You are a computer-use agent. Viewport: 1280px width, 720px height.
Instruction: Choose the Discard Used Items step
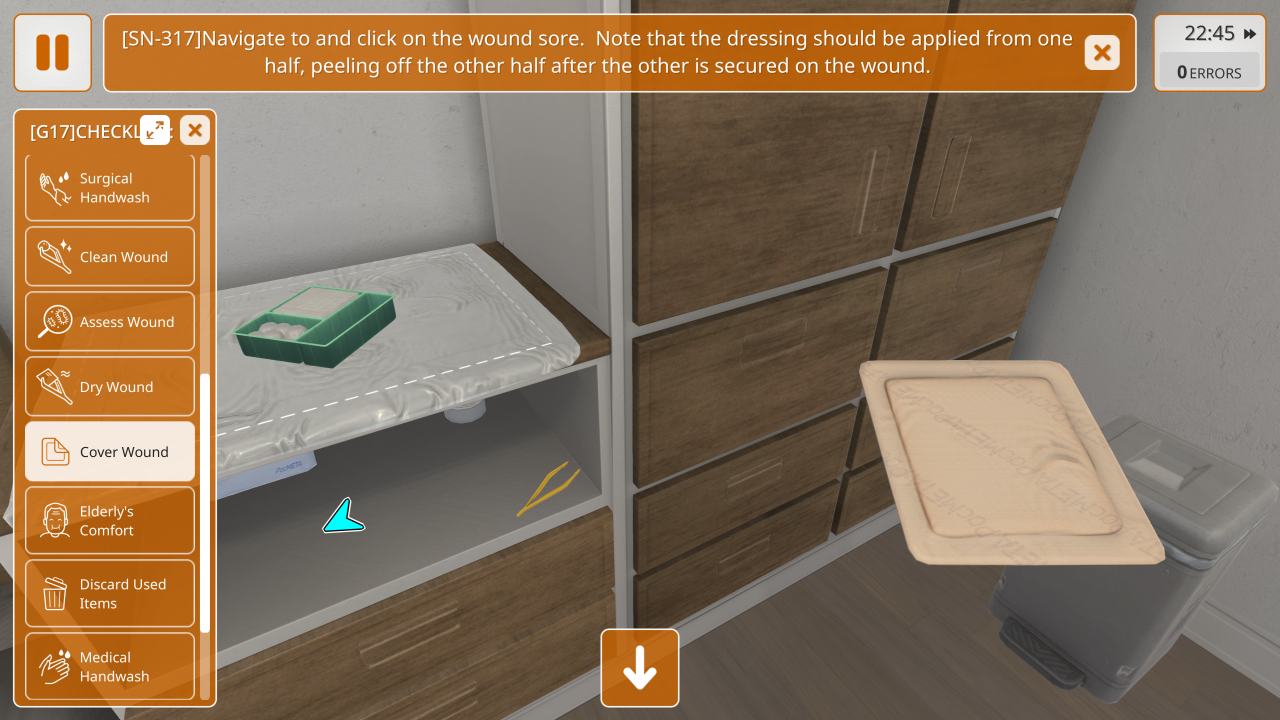[x=110, y=594]
